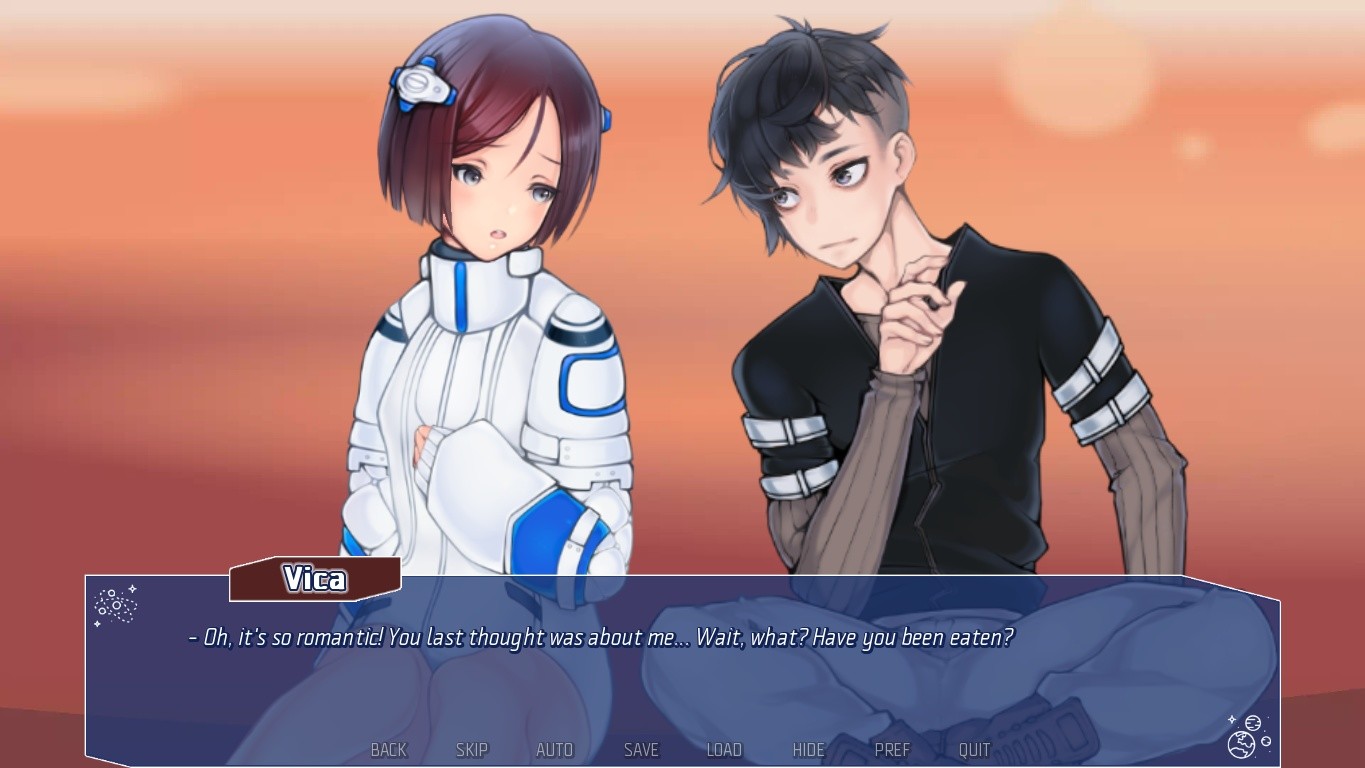Screen dimensions: 1365x768
Task: Toggle SKIP mode to fast-forward dialogue
Action: [471, 749]
